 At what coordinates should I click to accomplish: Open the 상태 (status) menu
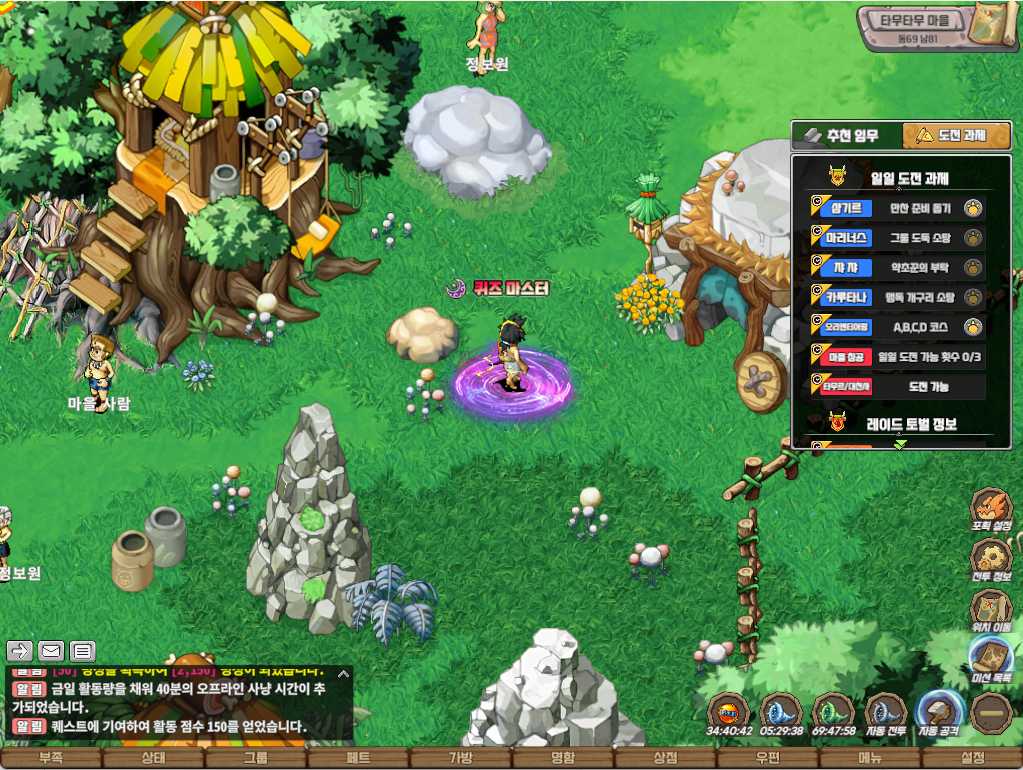click(x=153, y=758)
